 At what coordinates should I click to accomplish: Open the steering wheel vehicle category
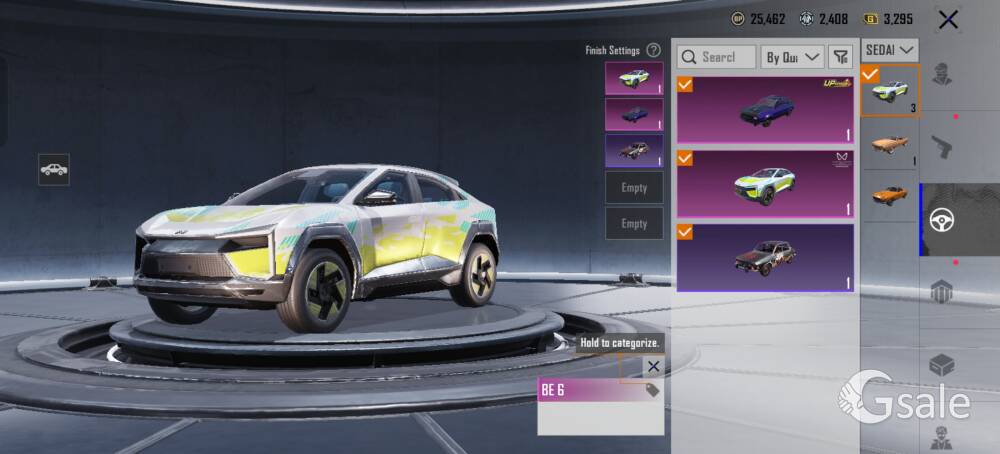tap(941, 220)
